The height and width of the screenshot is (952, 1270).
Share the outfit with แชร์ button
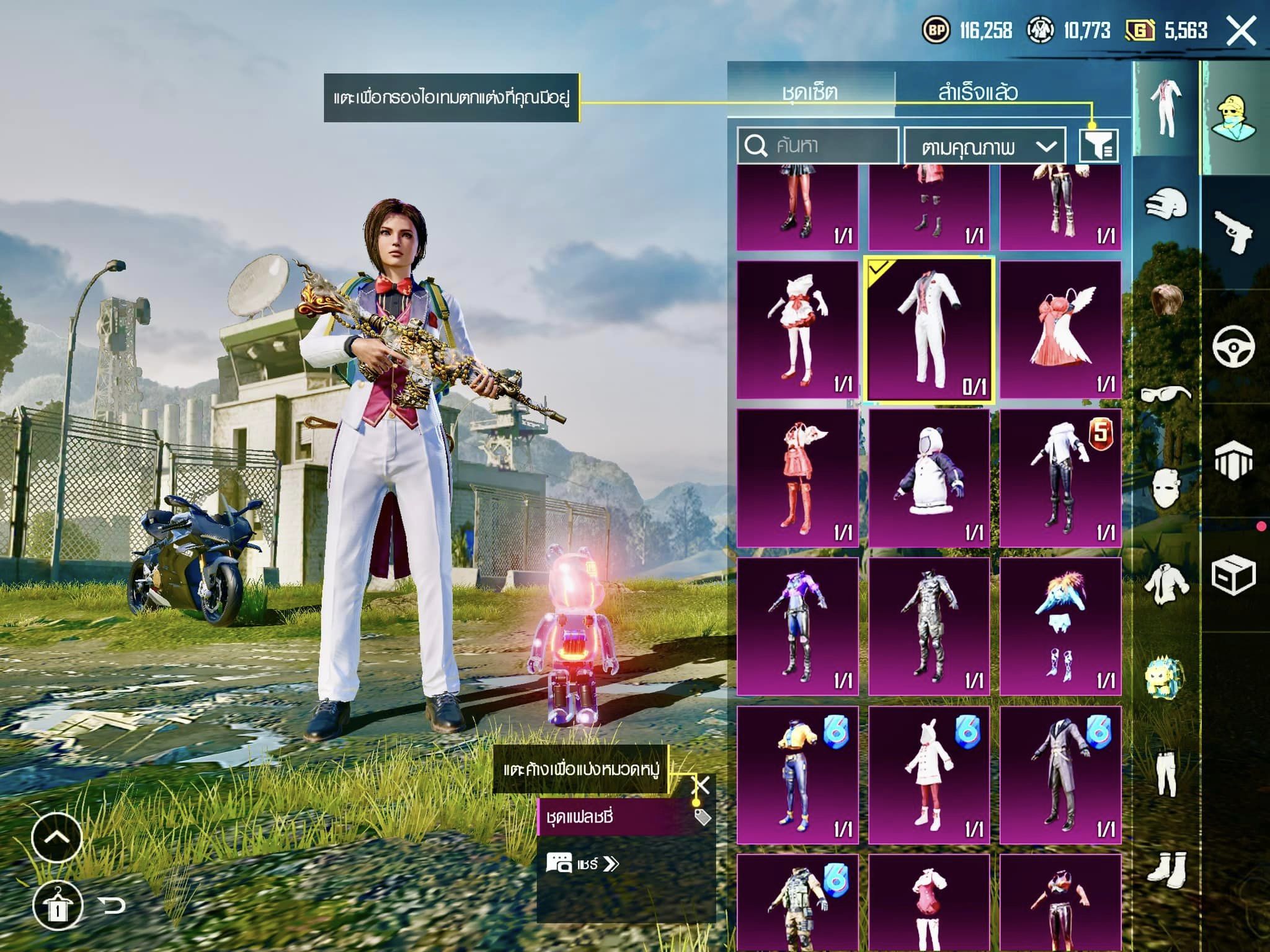click(x=583, y=864)
